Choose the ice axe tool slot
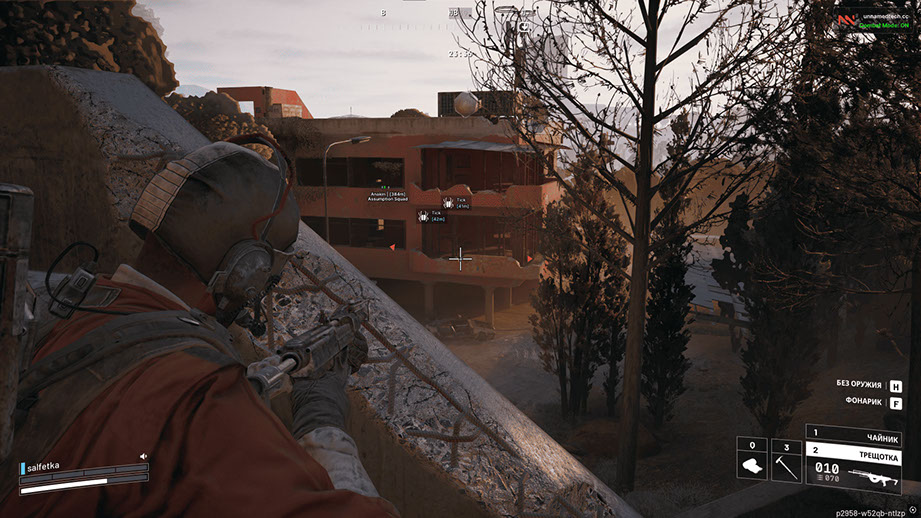Viewport: 921px width, 518px height. (786, 464)
